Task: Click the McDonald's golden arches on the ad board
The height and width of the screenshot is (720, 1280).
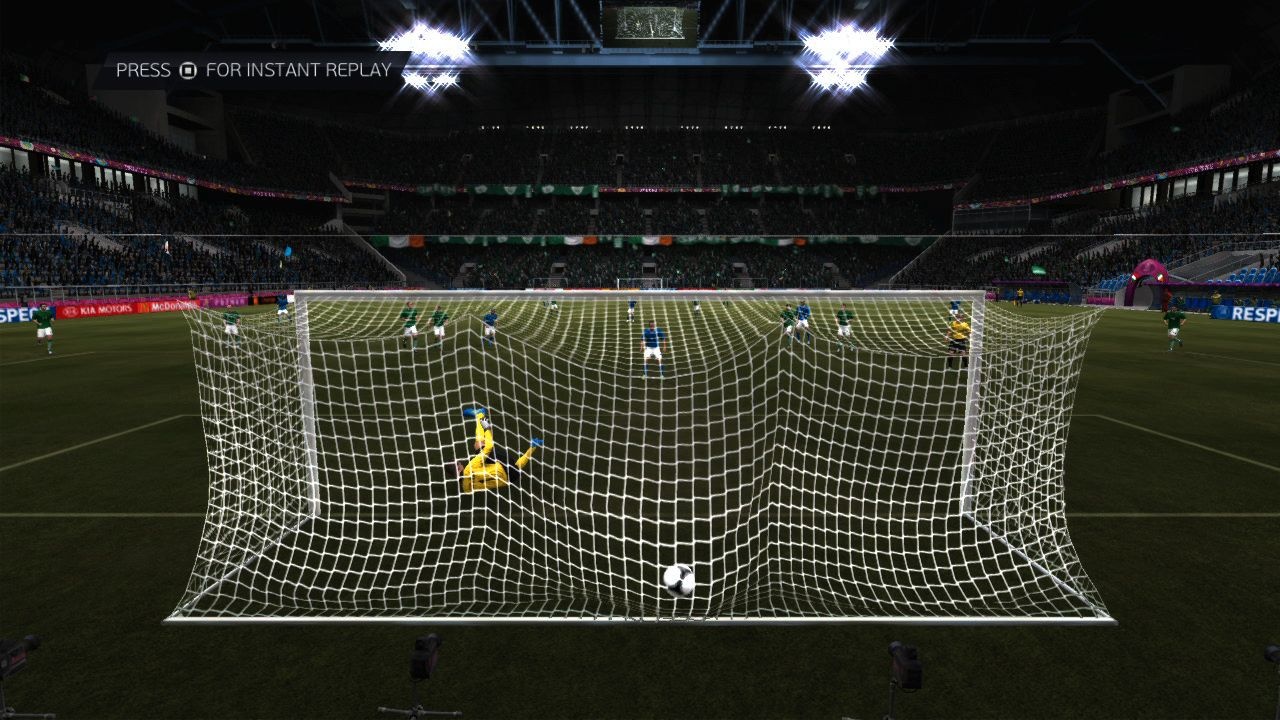Action: coord(146,307)
